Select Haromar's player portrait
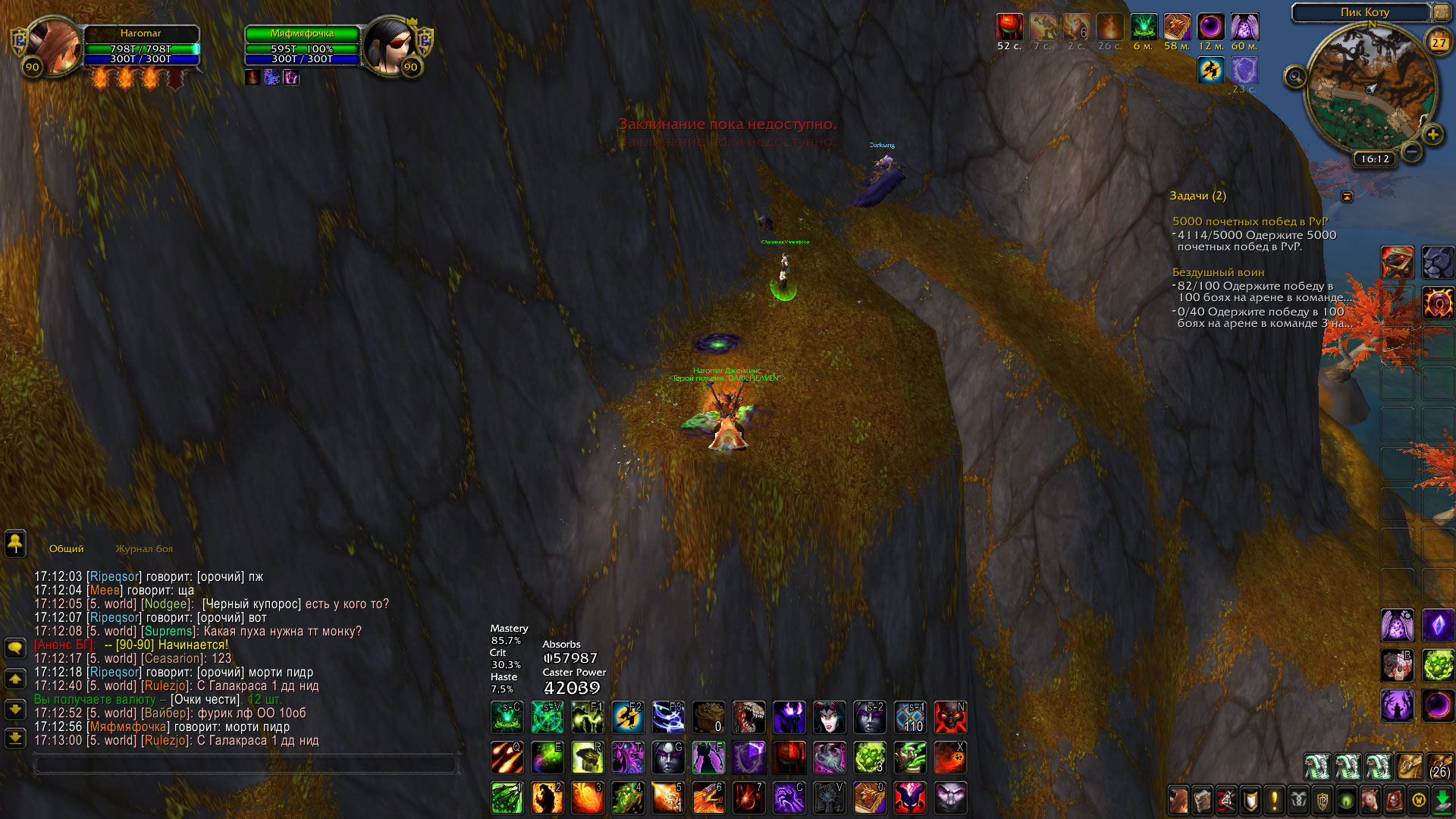The width and height of the screenshot is (1456, 819). (53, 47)
